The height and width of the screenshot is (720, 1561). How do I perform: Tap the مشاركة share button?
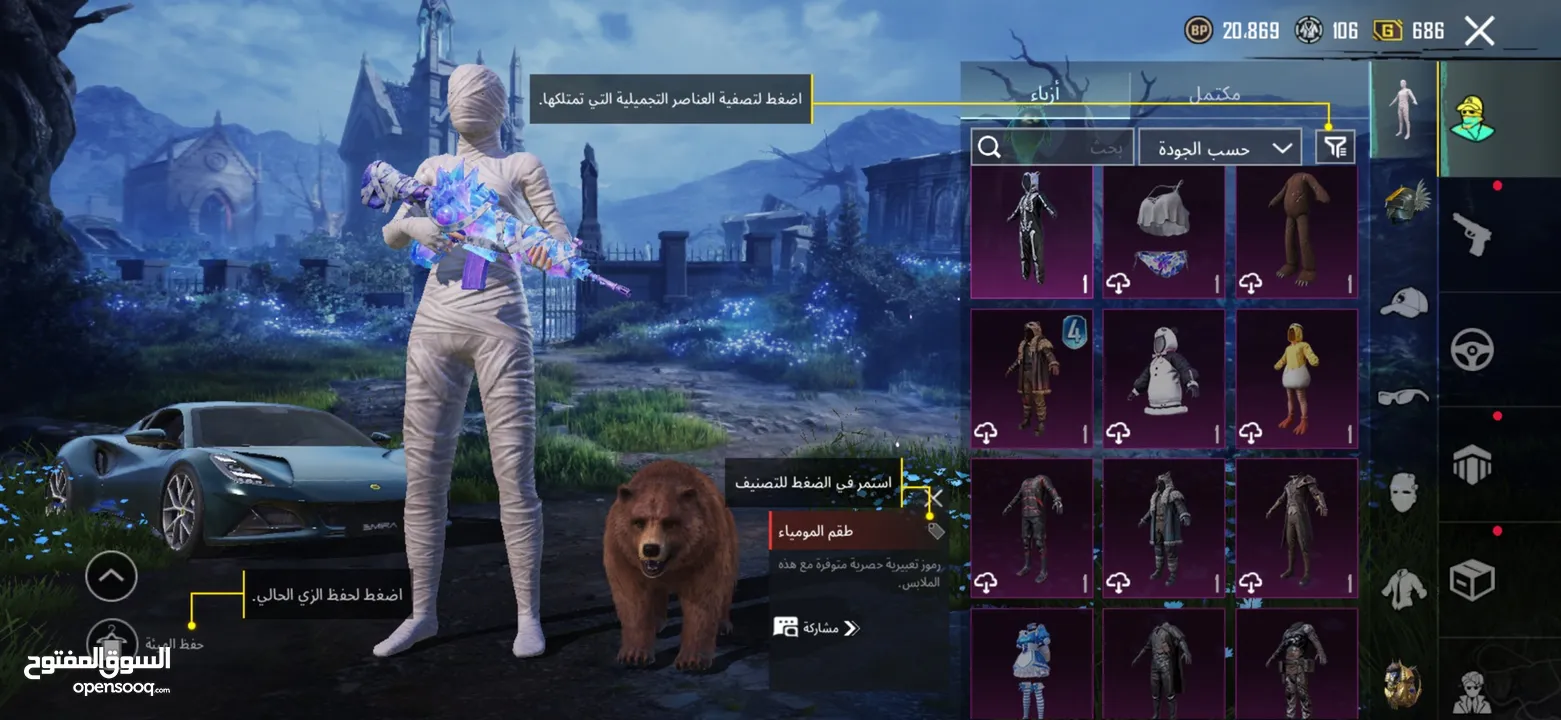(816, 630)
